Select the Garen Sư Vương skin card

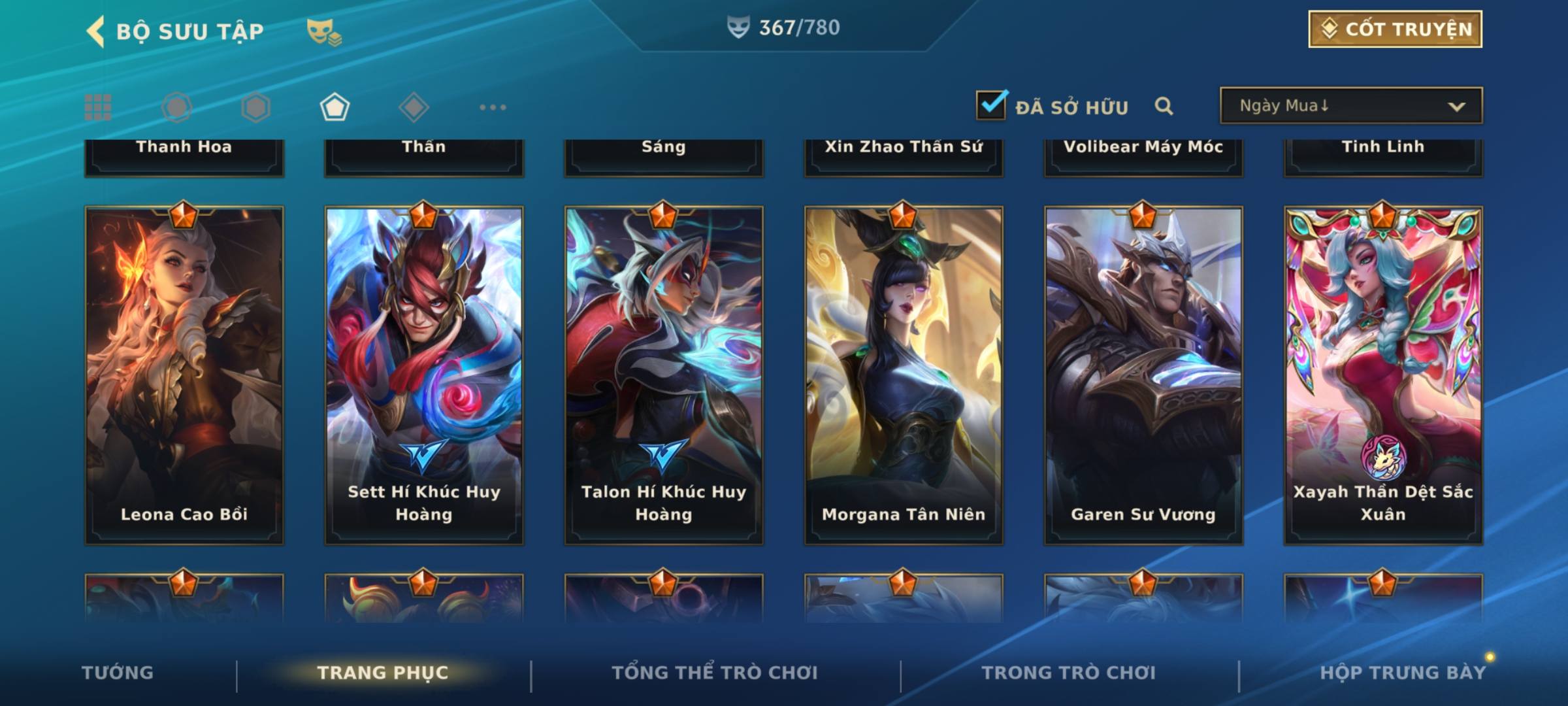1143,376
